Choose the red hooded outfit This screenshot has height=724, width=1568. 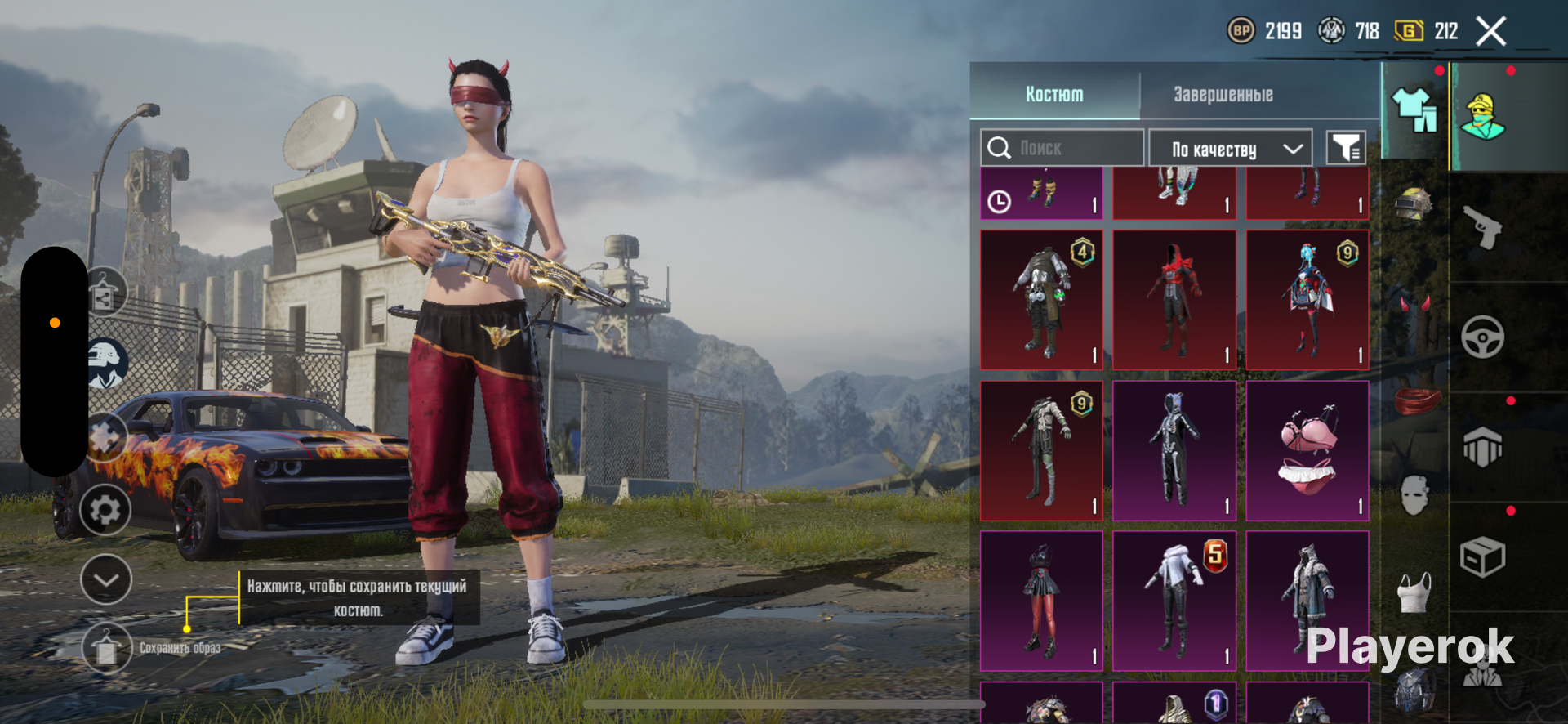(1174, 300)
